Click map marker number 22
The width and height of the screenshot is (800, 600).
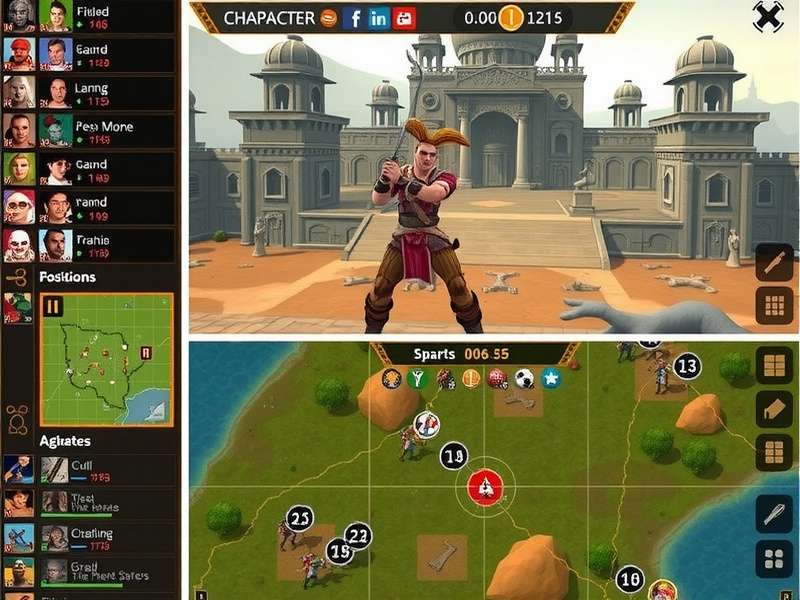pyautogui.click(x=357, y=535)
